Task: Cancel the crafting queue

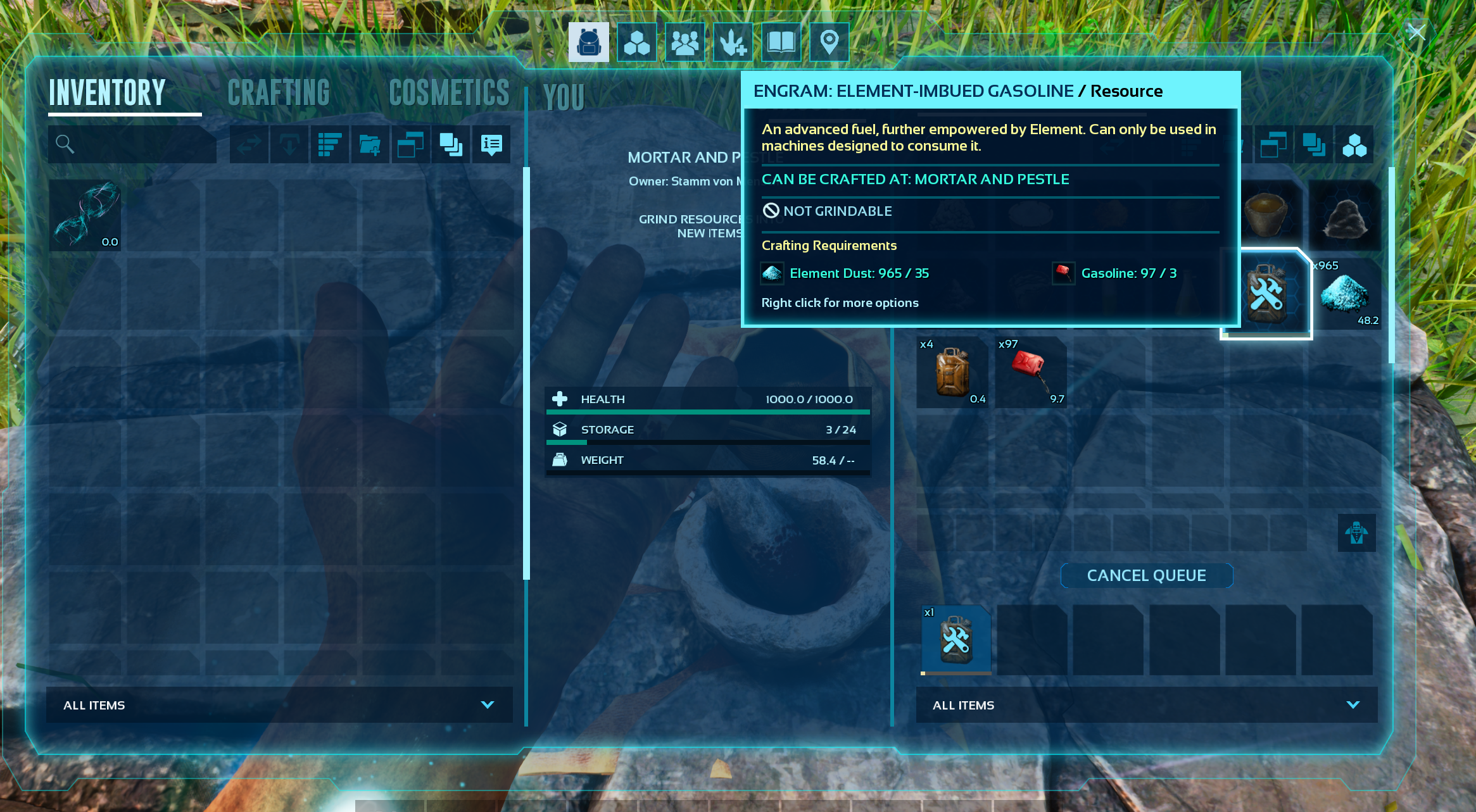Action: (x=1146, y=575)
